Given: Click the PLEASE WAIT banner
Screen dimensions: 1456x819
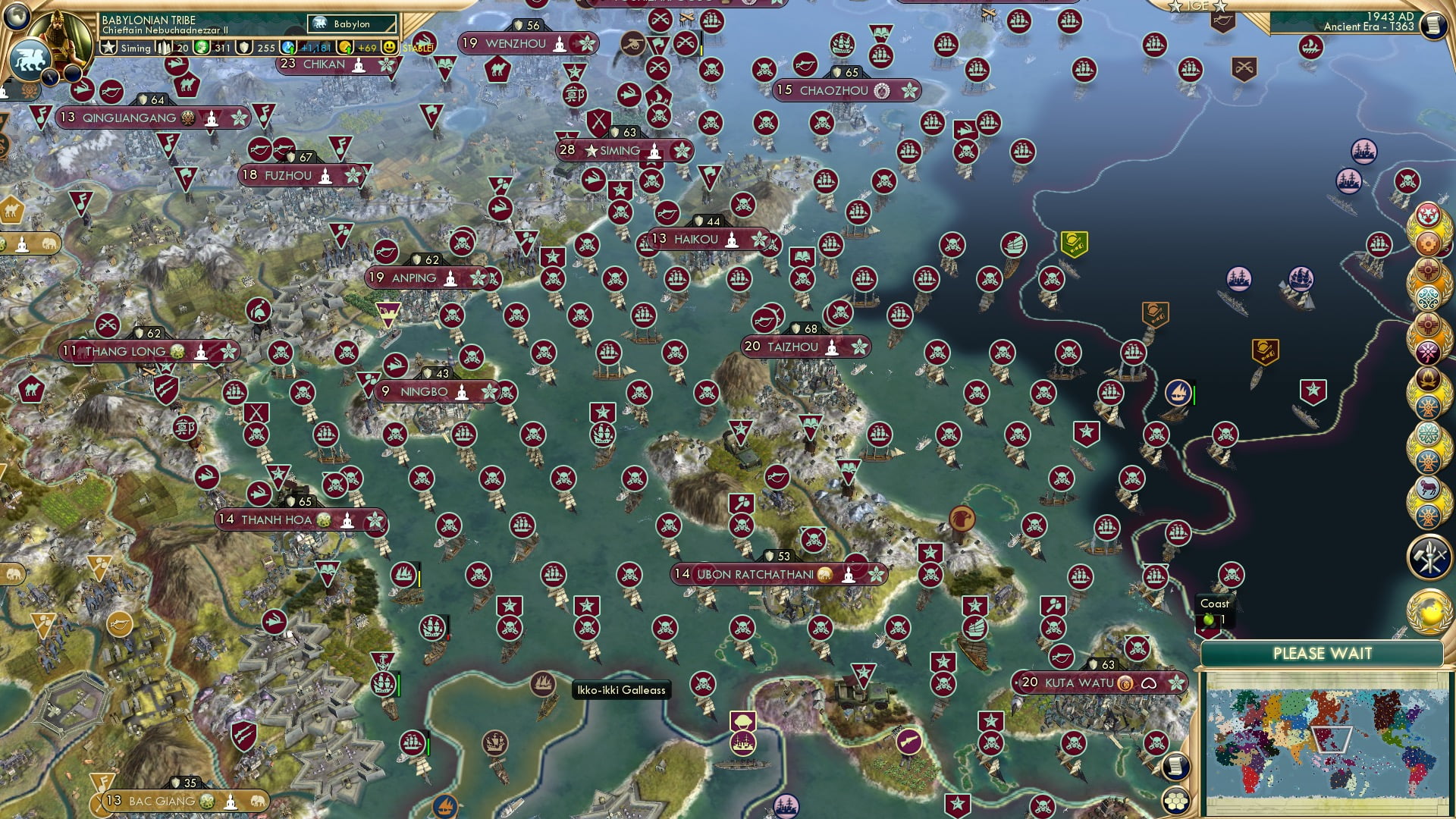Looking at the screenshot, I should 1324,652.
